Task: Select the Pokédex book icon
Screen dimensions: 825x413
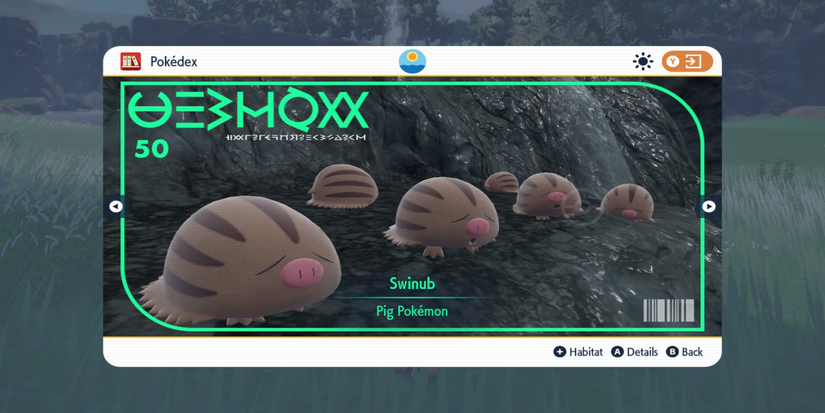Action: coord(130,62)
